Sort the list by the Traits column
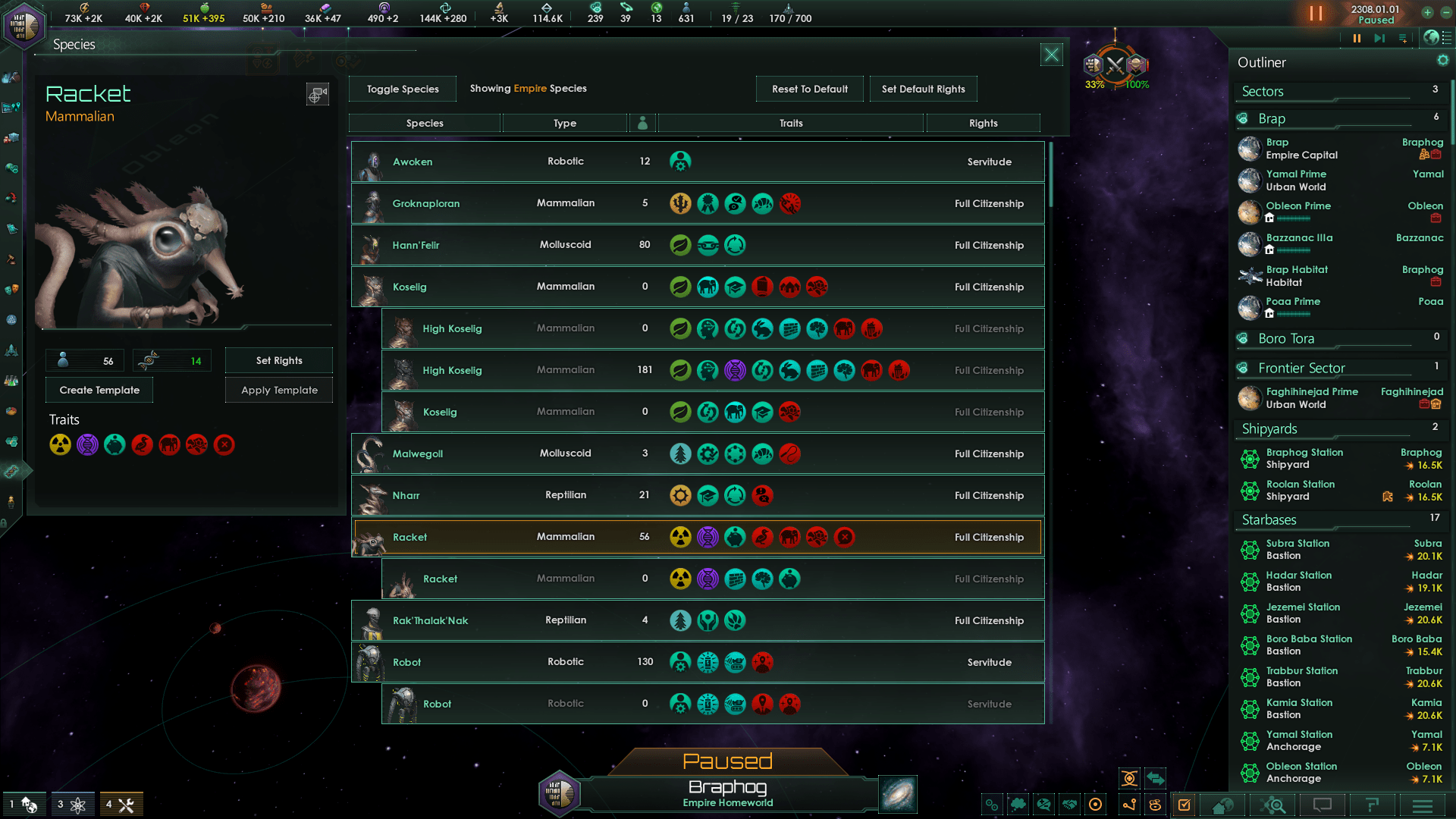This screenshot has width=1456, height=819. point(791,123)
